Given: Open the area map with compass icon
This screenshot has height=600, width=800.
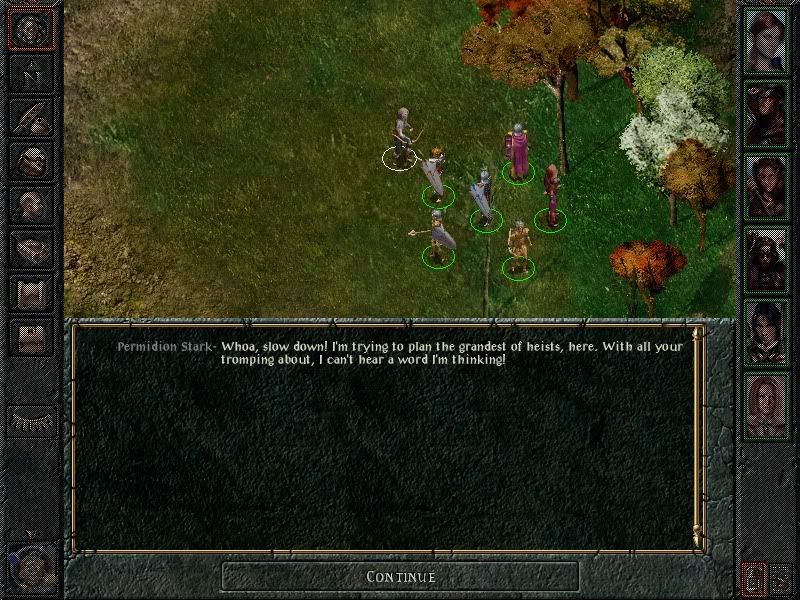Looking at the screenshot, I should (31, 72).
